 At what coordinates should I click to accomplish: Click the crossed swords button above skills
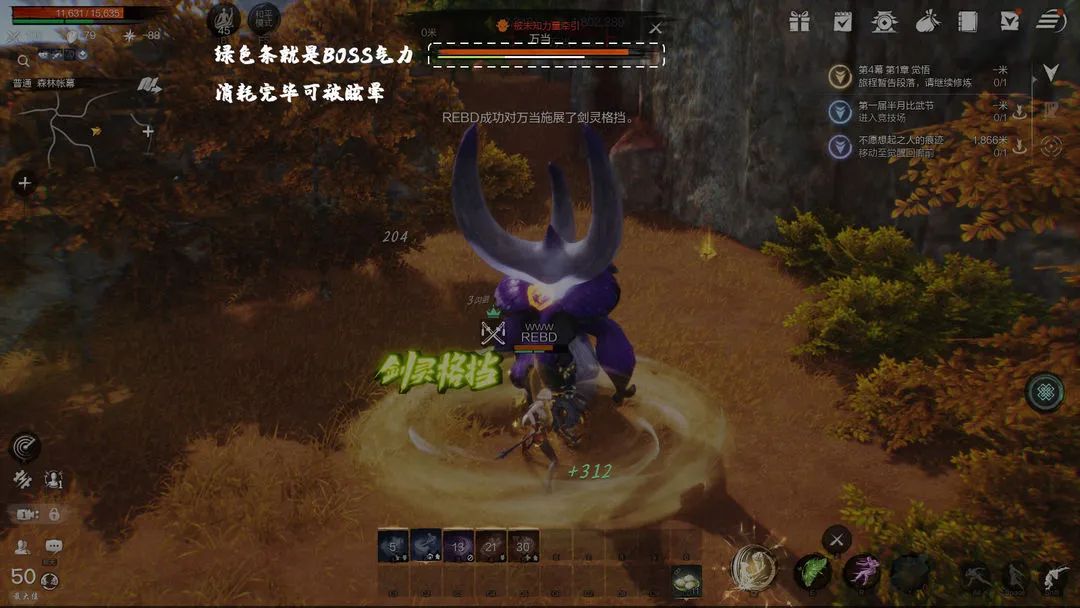837,541
